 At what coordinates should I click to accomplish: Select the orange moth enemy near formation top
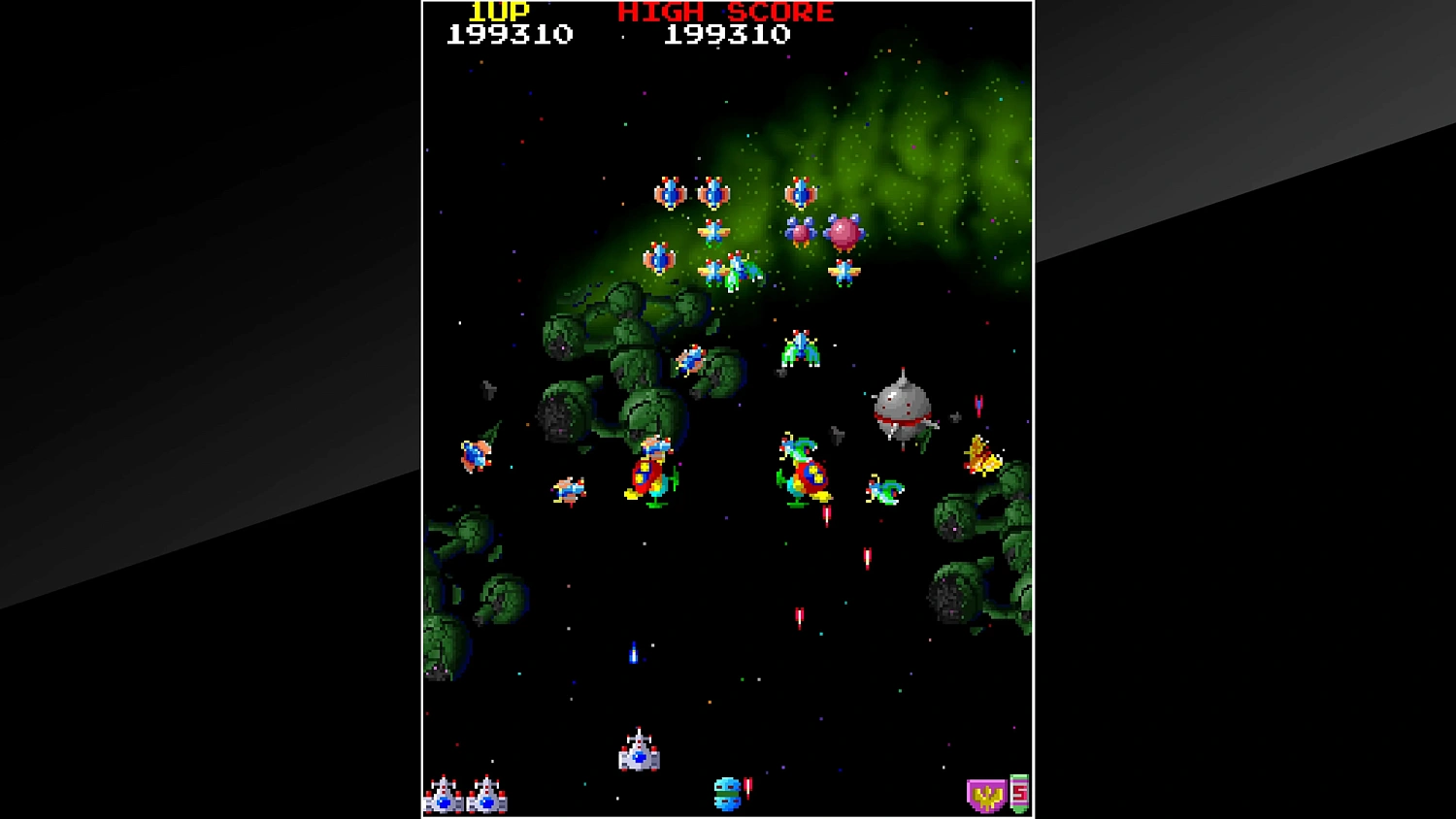[713, 231]
